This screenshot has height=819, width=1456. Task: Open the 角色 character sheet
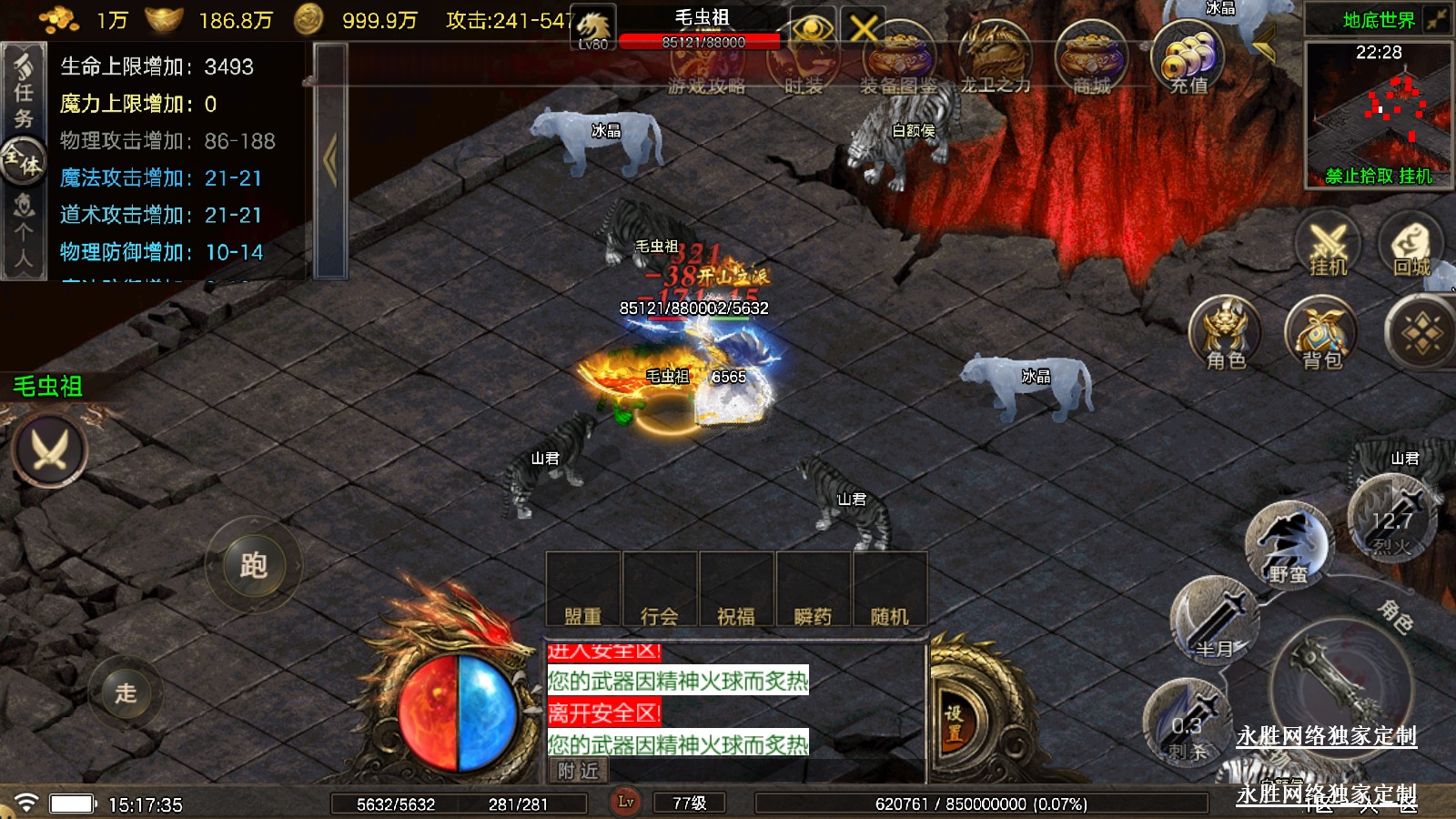tap(1226, 334)
